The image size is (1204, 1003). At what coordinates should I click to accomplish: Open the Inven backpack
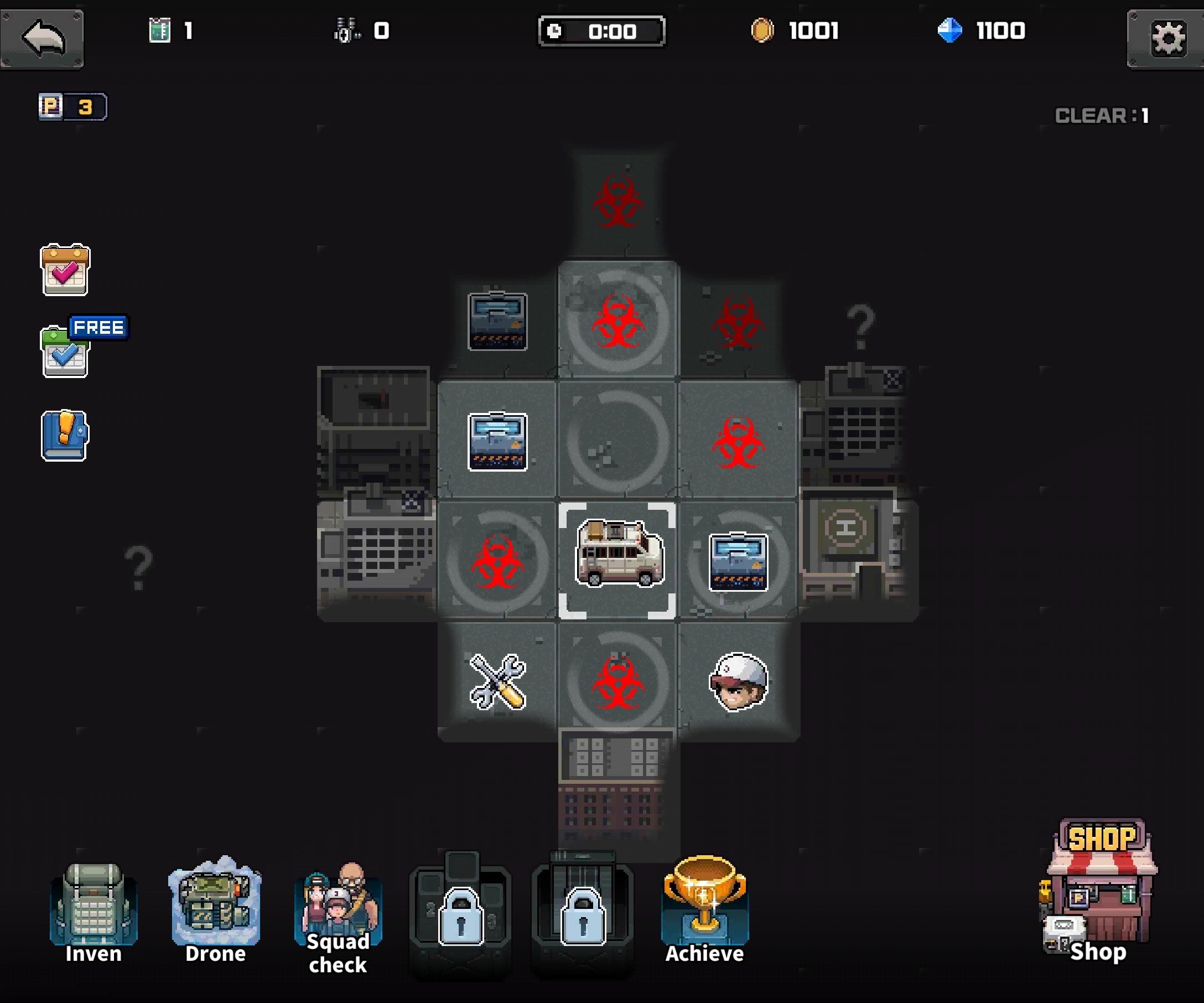94,913
